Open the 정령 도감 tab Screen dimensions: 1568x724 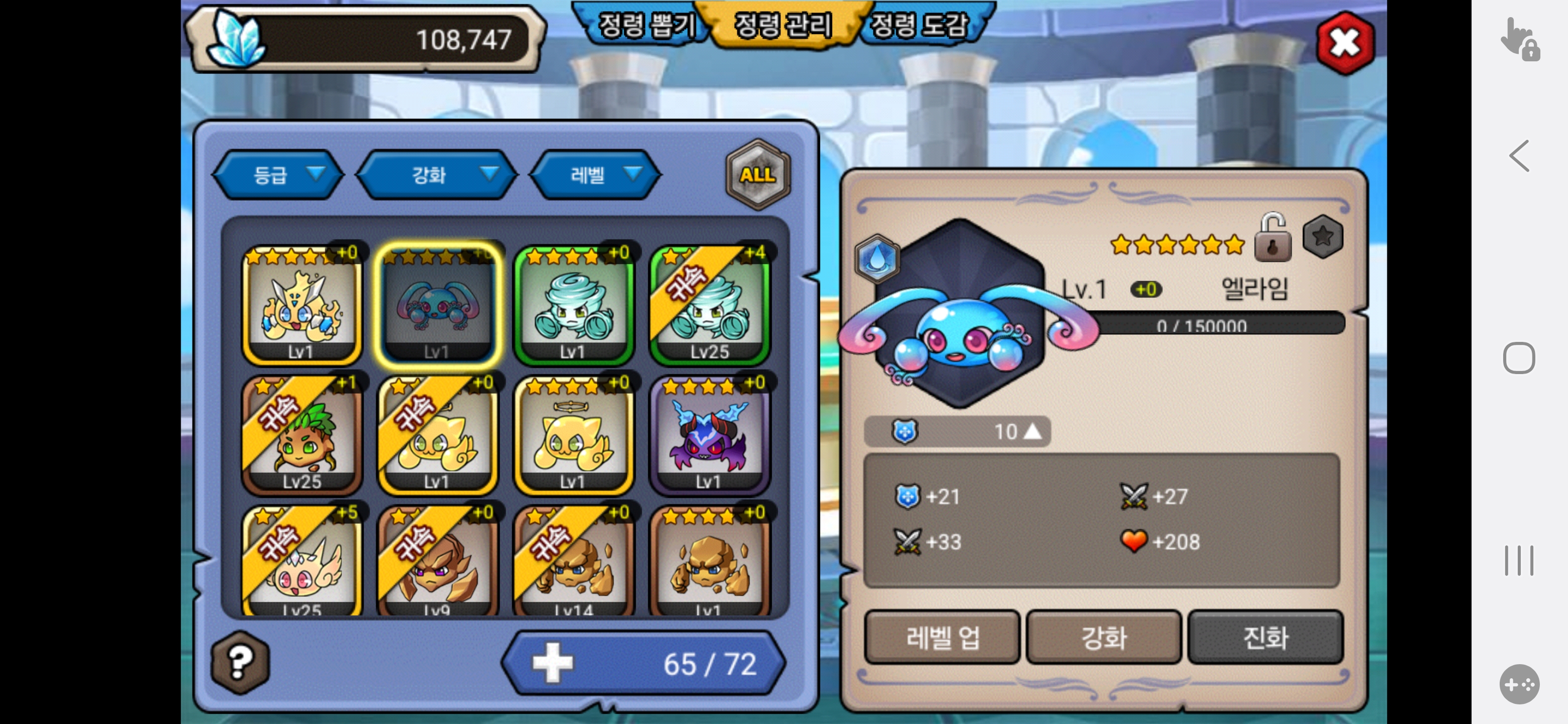pyautogui.click(x=919, y=26)
